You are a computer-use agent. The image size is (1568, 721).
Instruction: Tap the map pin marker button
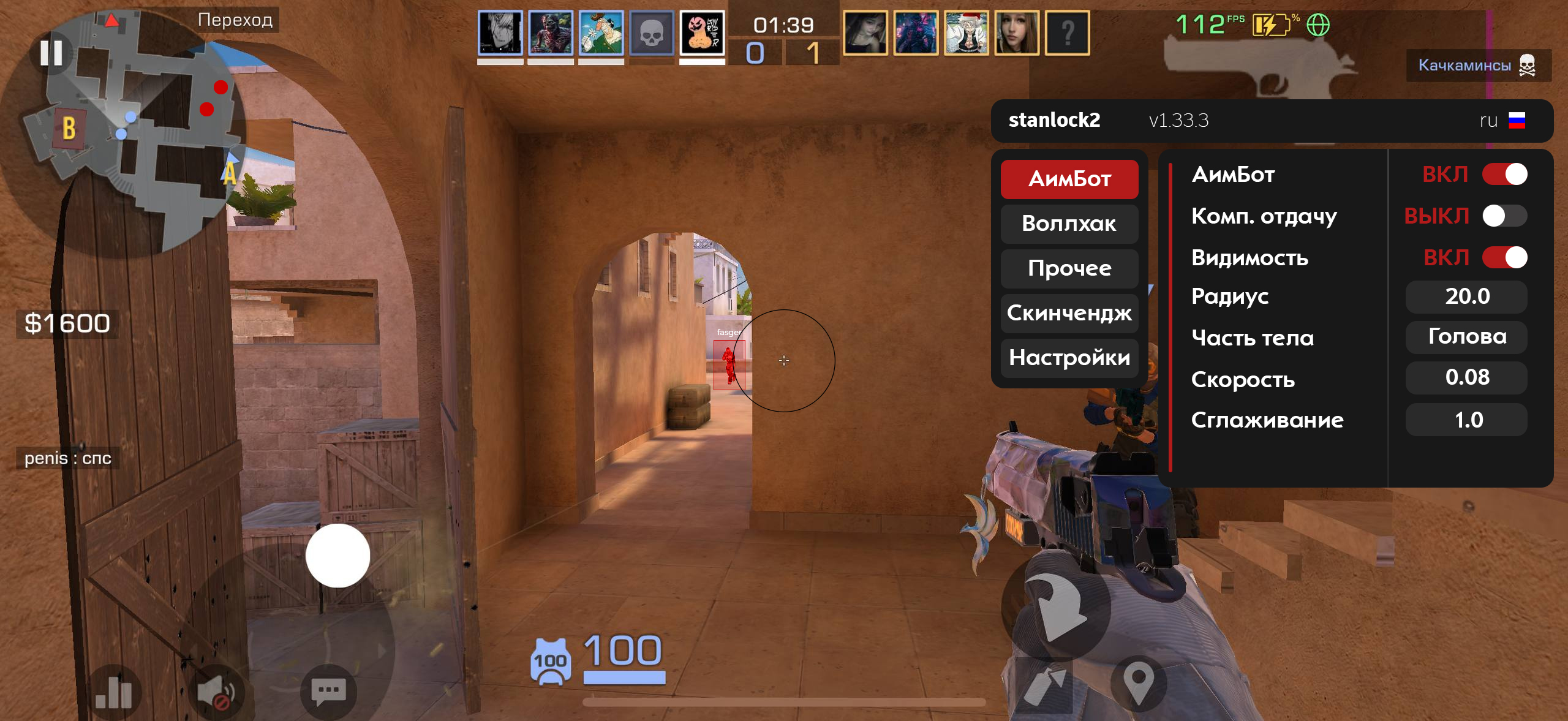(1139, 681)
